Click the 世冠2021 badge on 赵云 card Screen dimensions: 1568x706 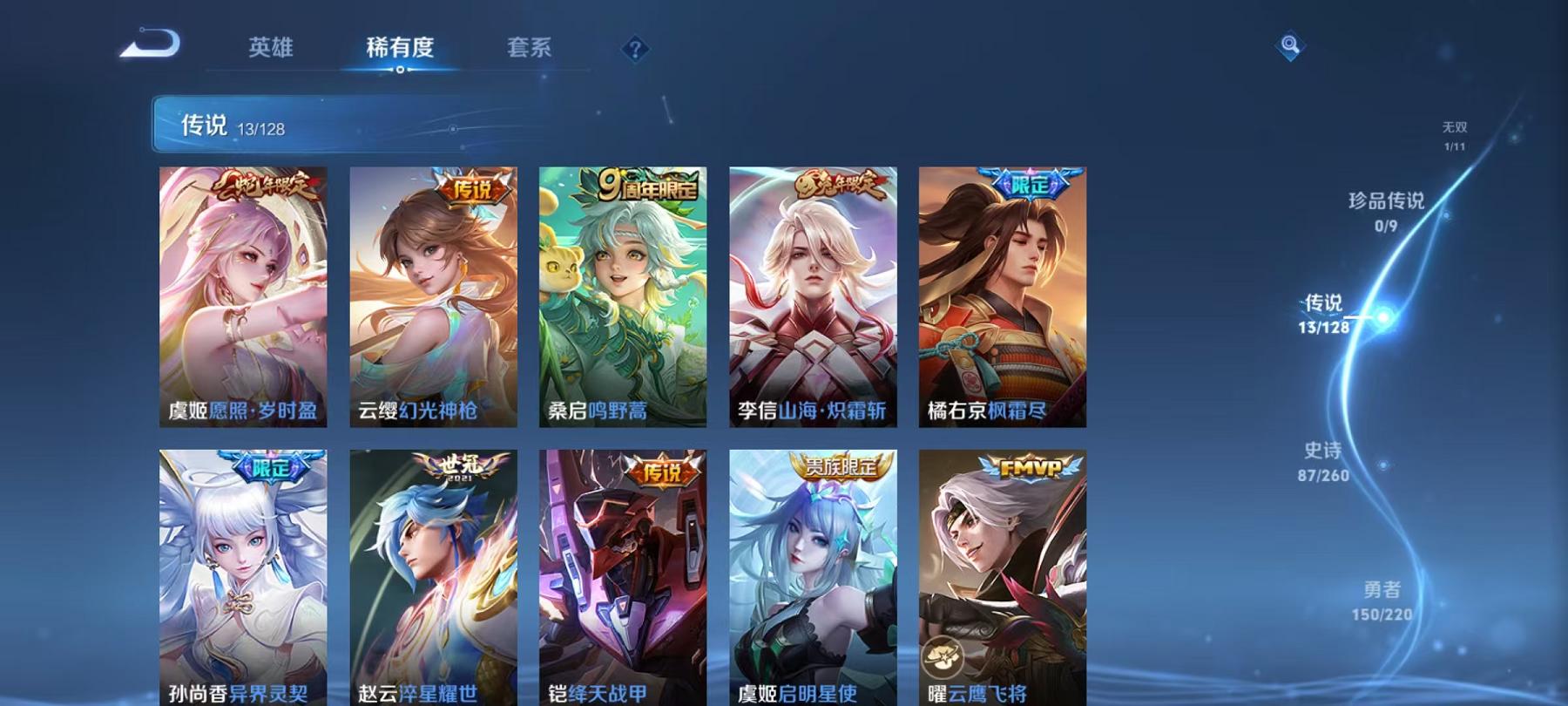tap(460, 467)
